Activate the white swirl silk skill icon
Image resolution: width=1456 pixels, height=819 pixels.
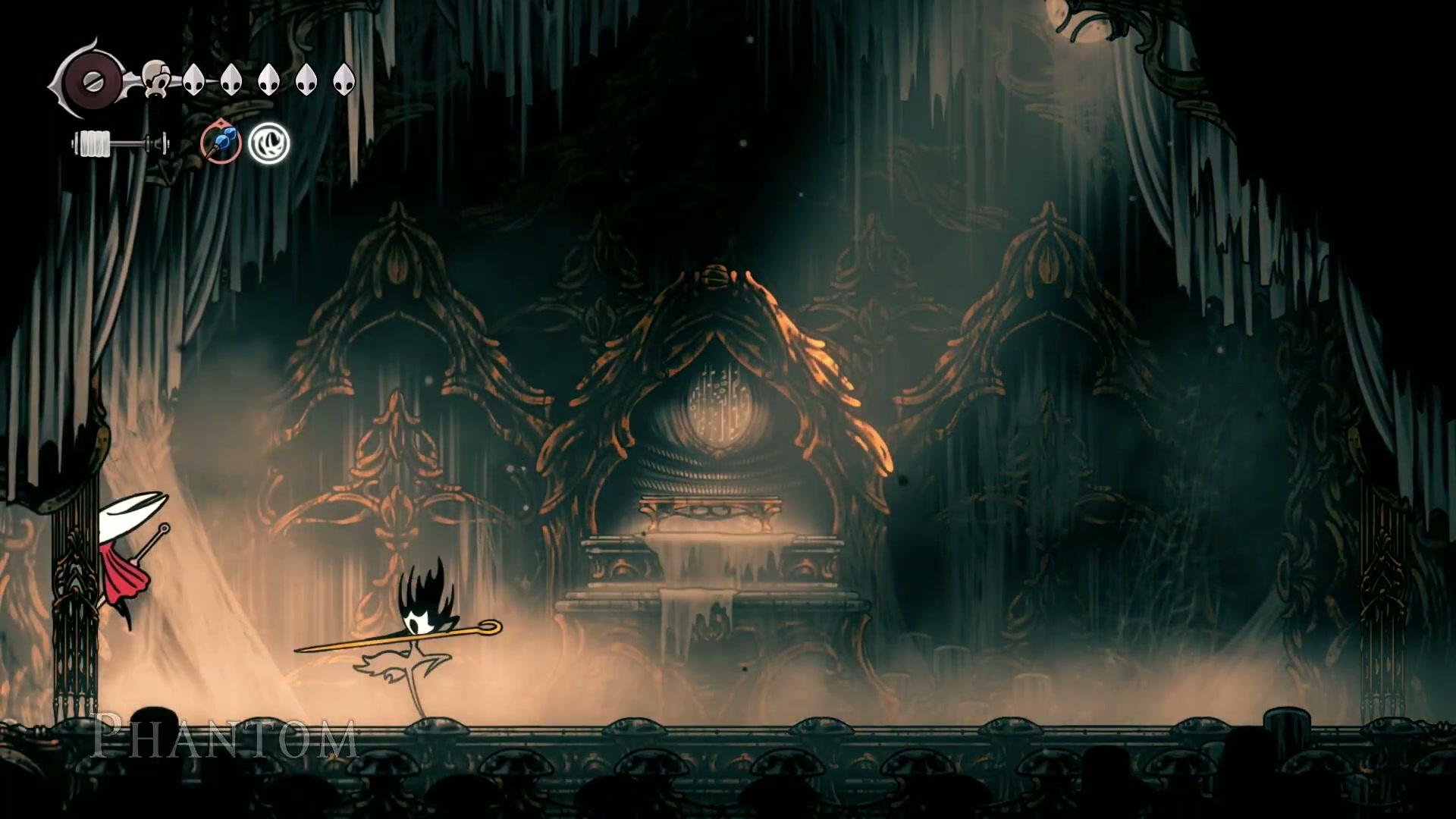pyautogui.click(x=268, y=143)
